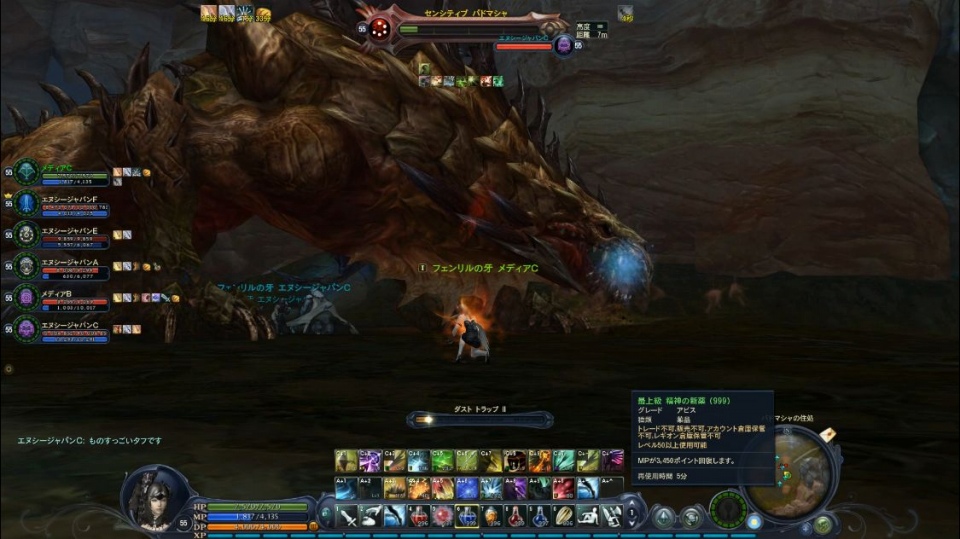Image resolution: width=960 pixels, height=539 pixels.
Task: Click the green circular gauge beside the minimap
Action: click(728, 510)
